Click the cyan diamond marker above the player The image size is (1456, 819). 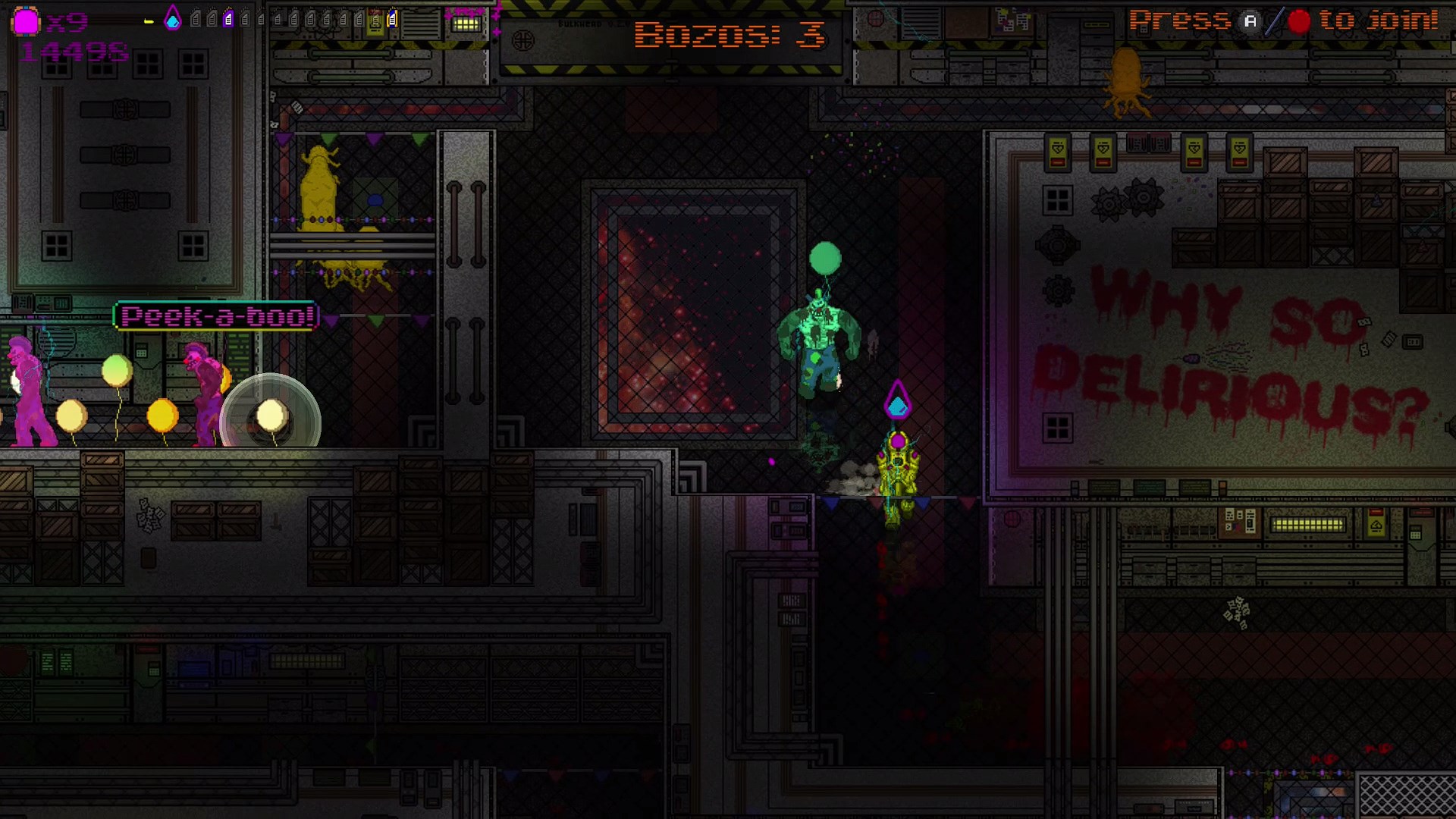tap(898, 400)
